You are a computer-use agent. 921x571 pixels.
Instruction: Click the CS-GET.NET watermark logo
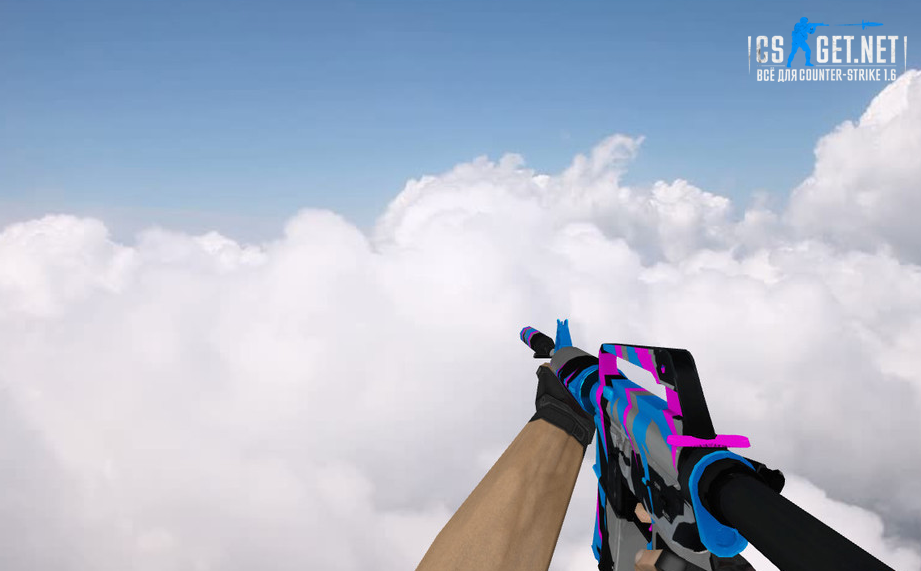(826, 51)
